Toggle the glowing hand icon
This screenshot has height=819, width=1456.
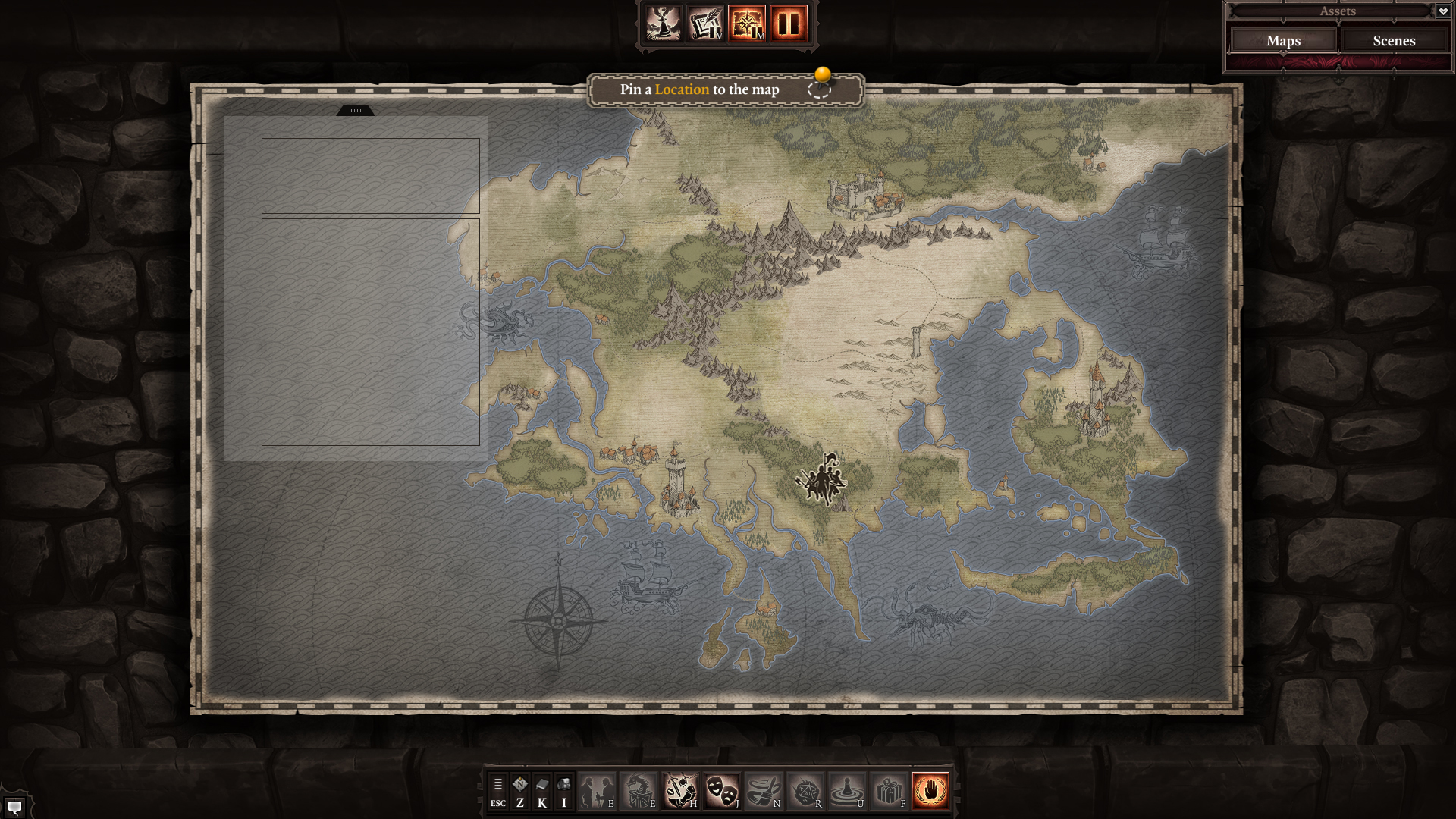click(930, 791)
